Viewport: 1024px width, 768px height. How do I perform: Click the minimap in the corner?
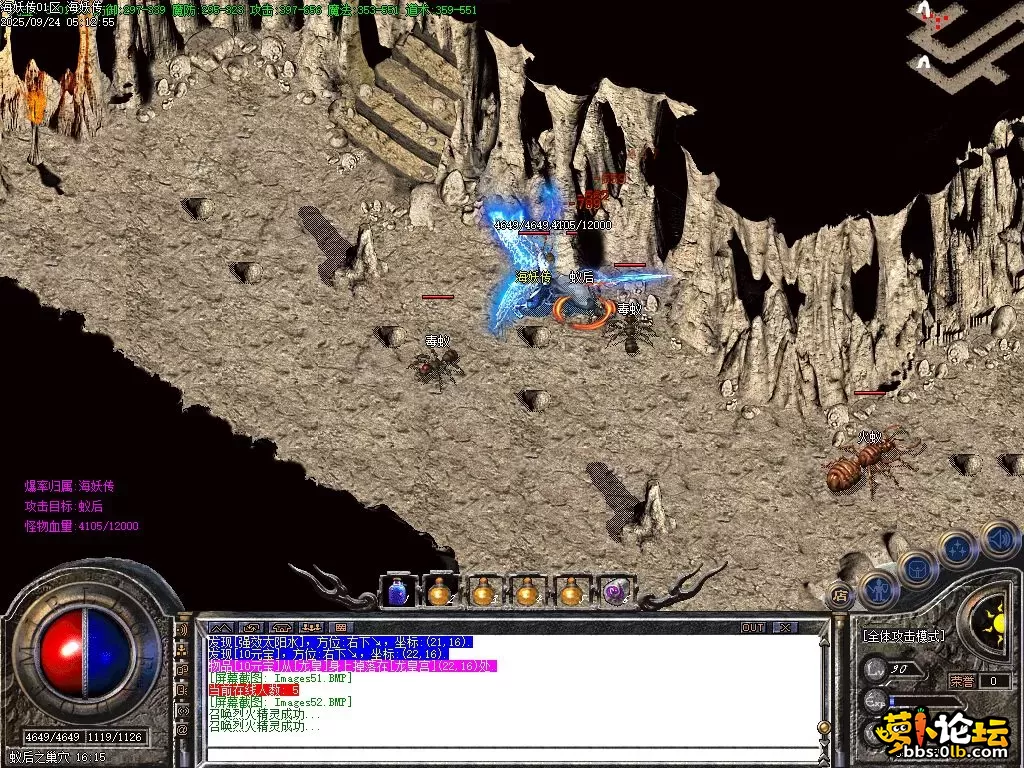pos(964,40)
